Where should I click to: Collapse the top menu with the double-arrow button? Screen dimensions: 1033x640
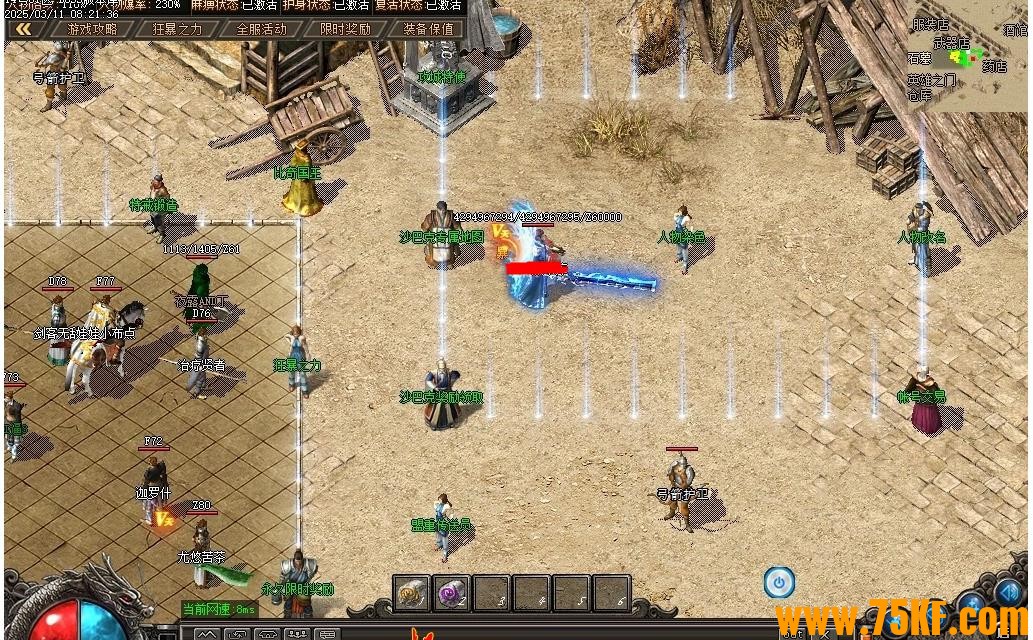point(21,29)
